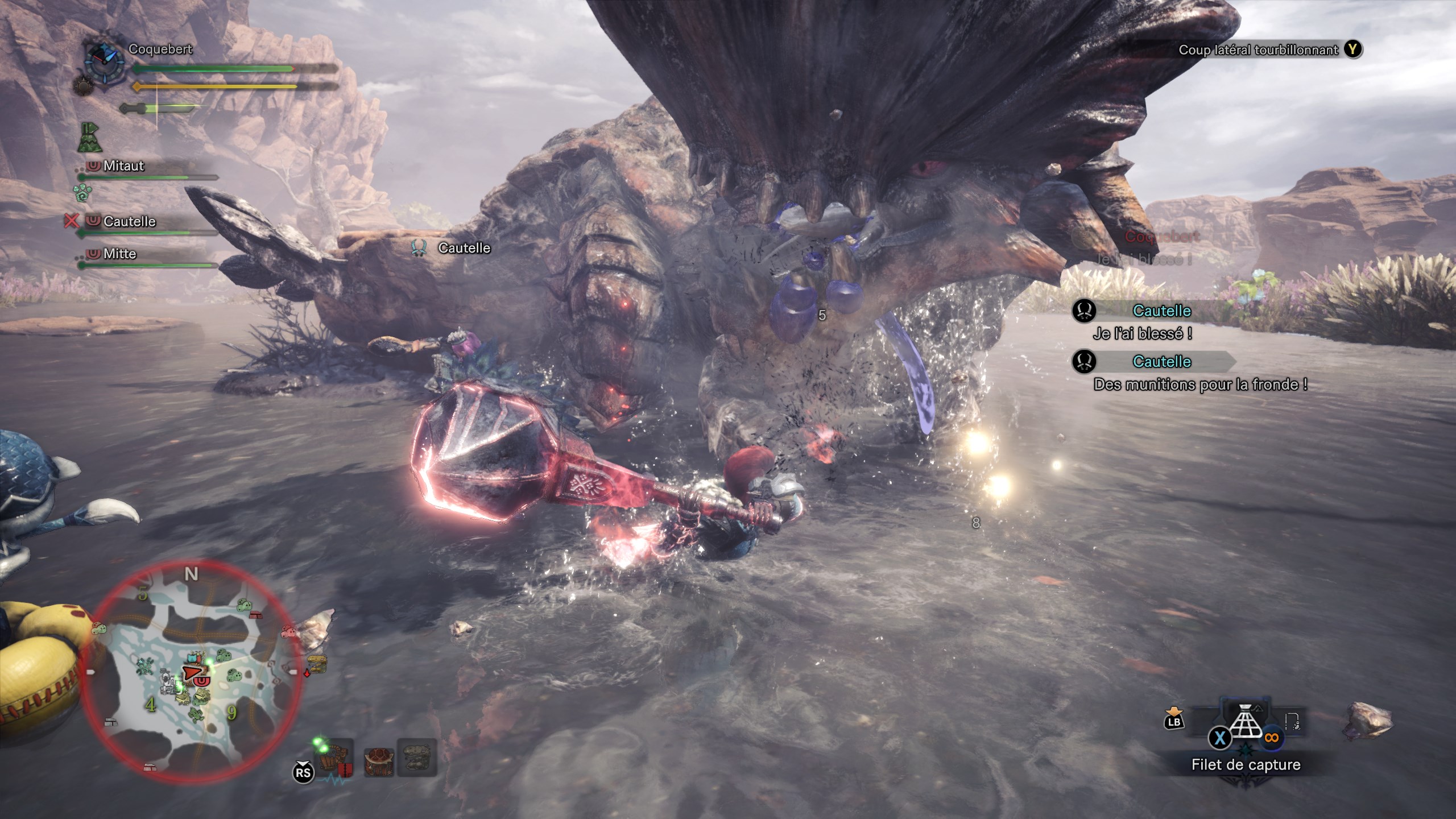
Task: Open Cautelle's "Je l'ai blessé" message
Action: tap(1141, 333)
